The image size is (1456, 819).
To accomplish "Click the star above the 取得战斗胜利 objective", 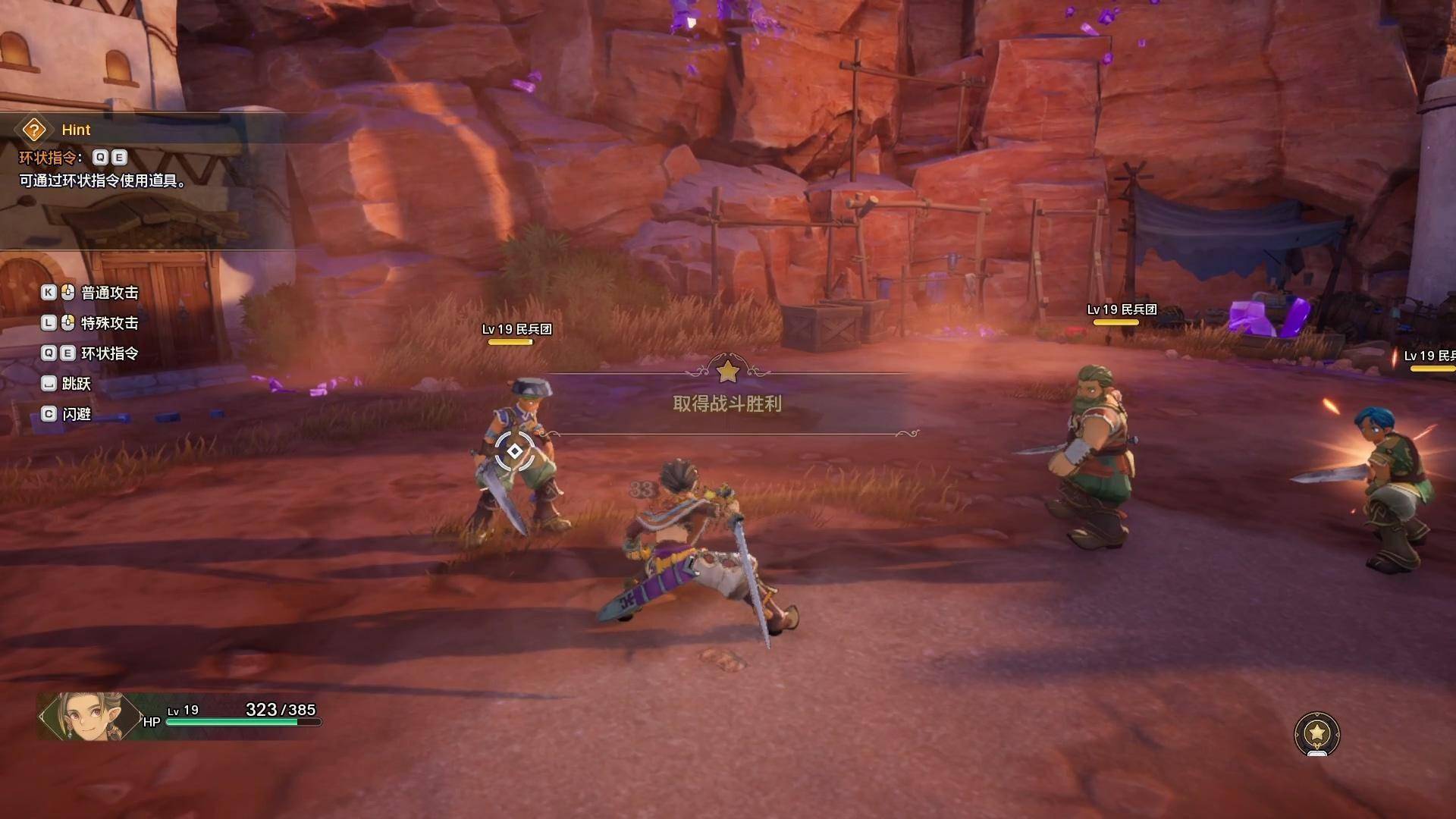I will pyautogui.click(x=727, y=372).
